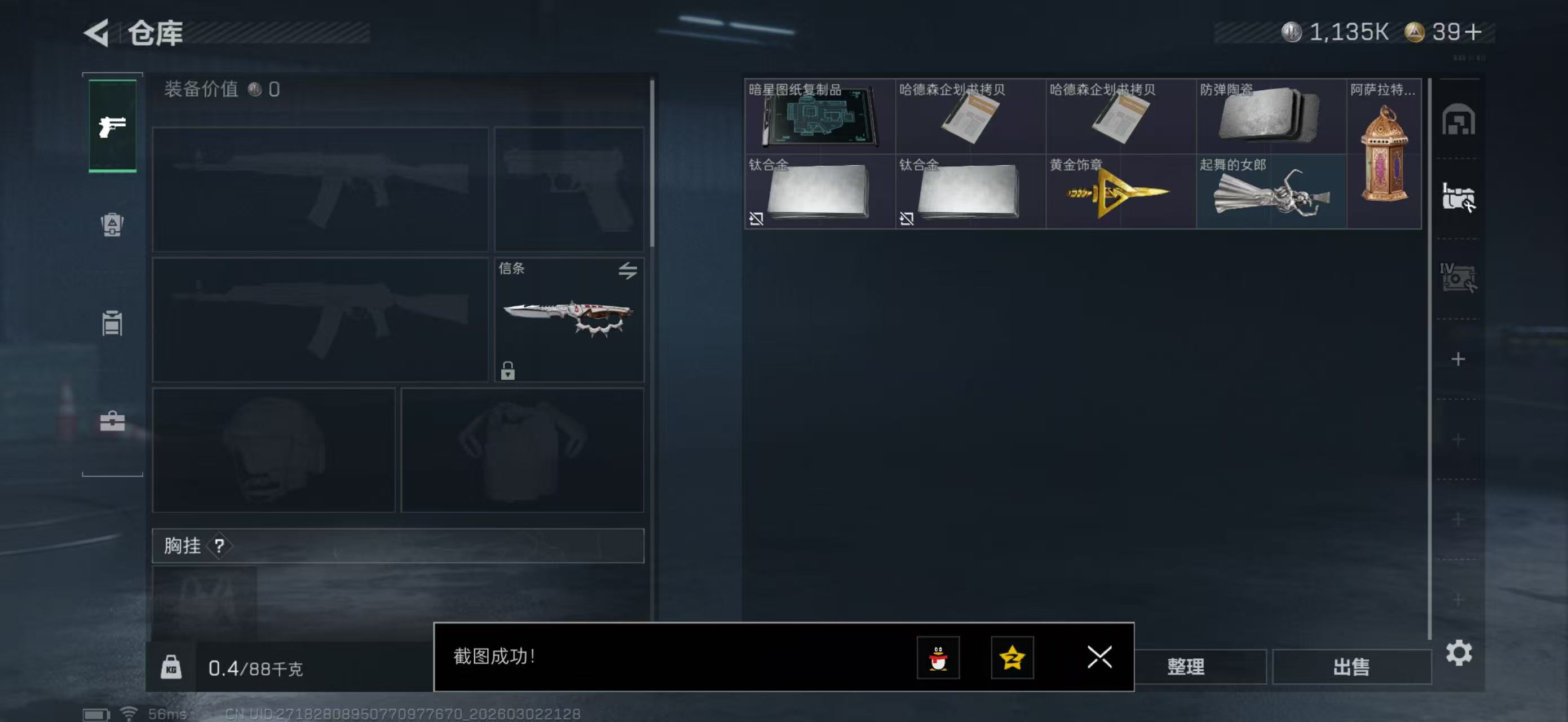Image resolution: width=1568 pixels, height=722 pixels.
Task: Share screenshot via QQ penguin icon
Action: click(x=938, y=658)
